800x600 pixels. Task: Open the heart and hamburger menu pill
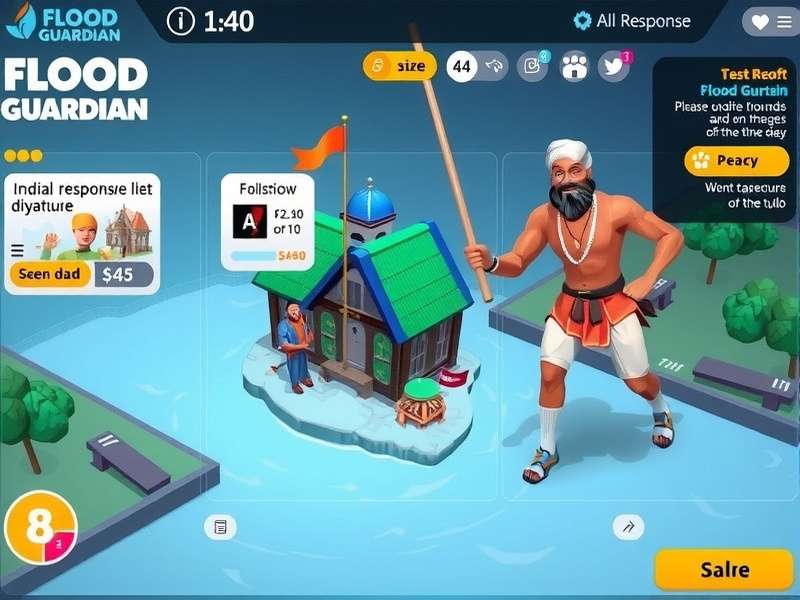pos(770,21)
